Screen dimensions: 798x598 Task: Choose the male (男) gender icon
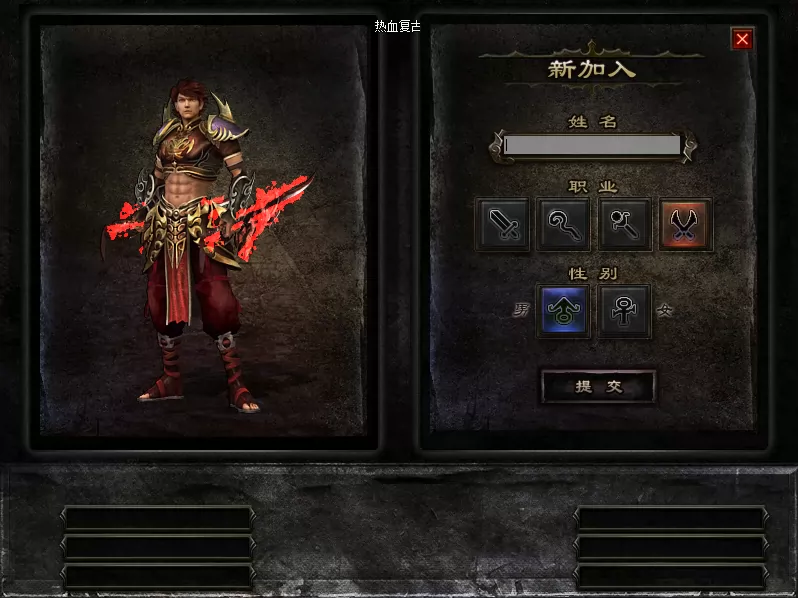tap(564, 310)
